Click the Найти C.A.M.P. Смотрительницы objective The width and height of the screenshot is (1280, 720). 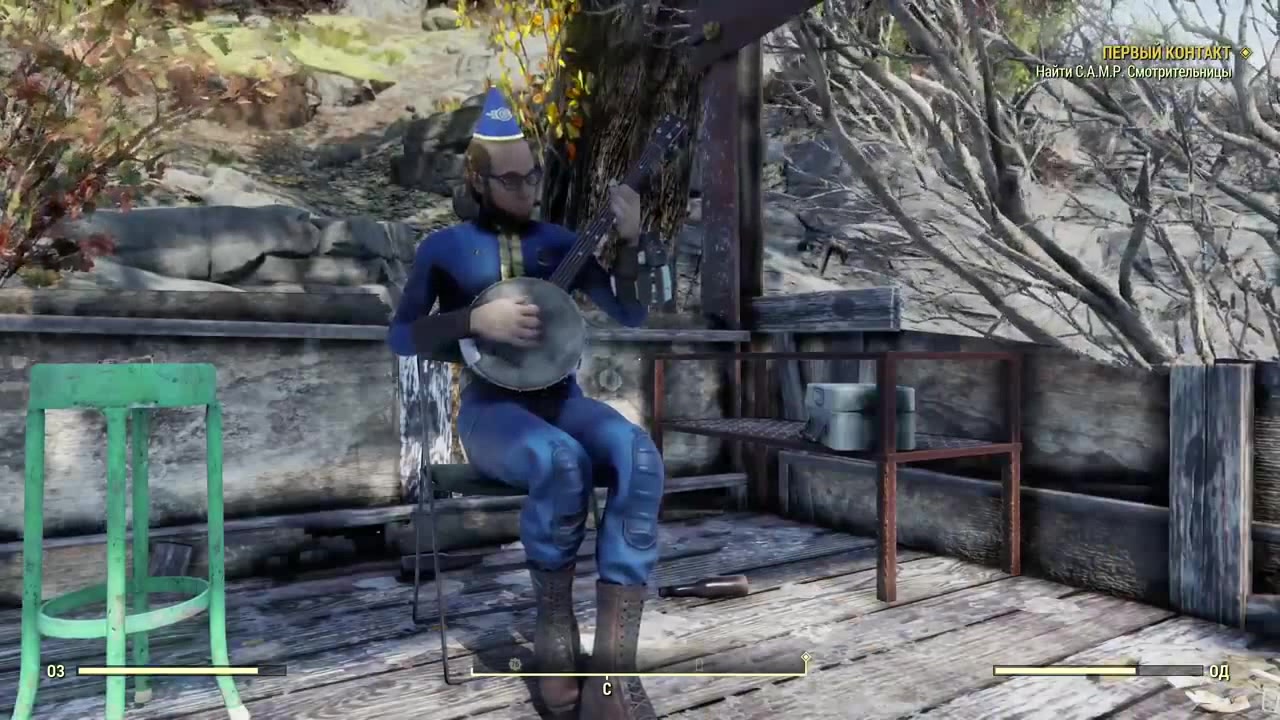coord(1135,70)
